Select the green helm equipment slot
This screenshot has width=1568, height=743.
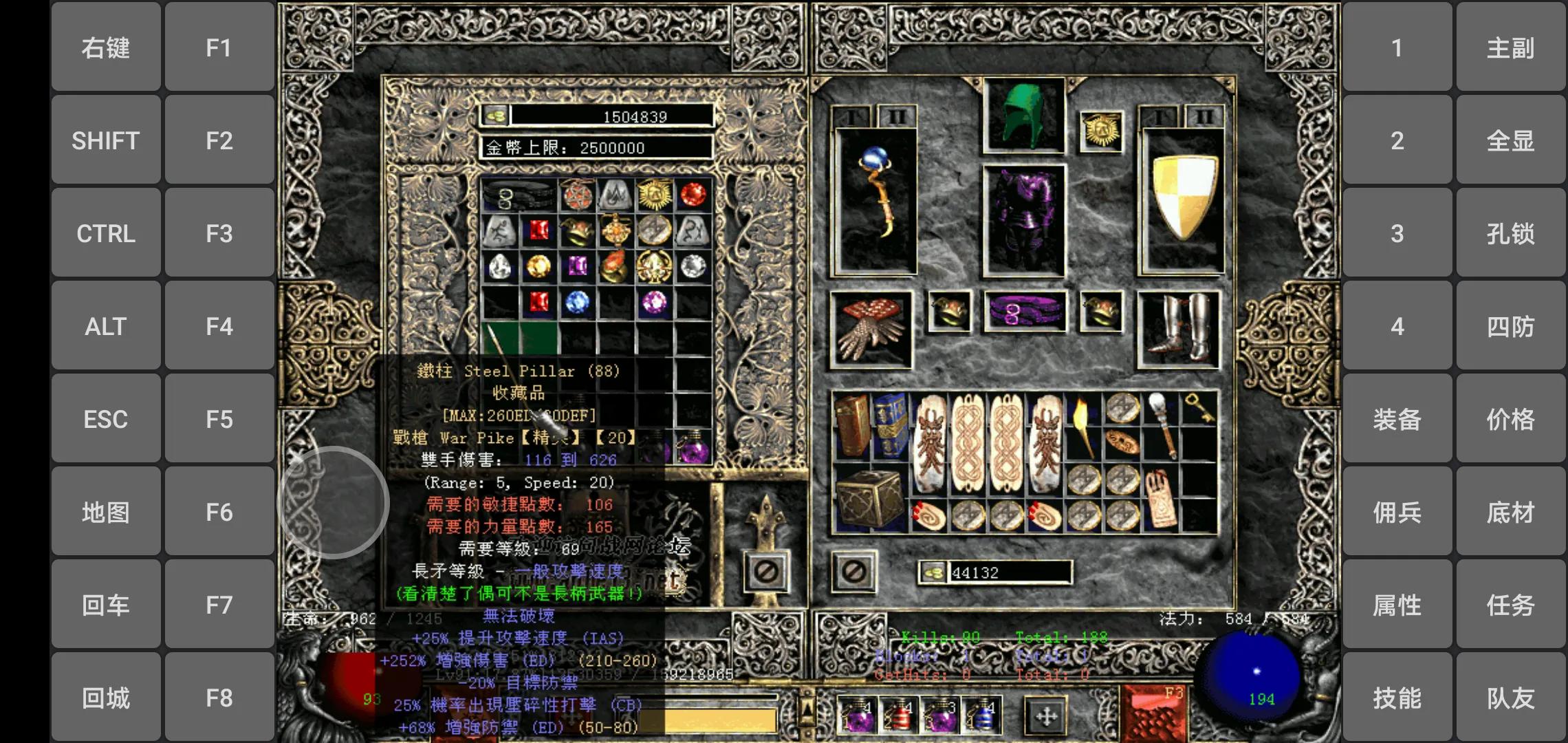pos(1023,116)
